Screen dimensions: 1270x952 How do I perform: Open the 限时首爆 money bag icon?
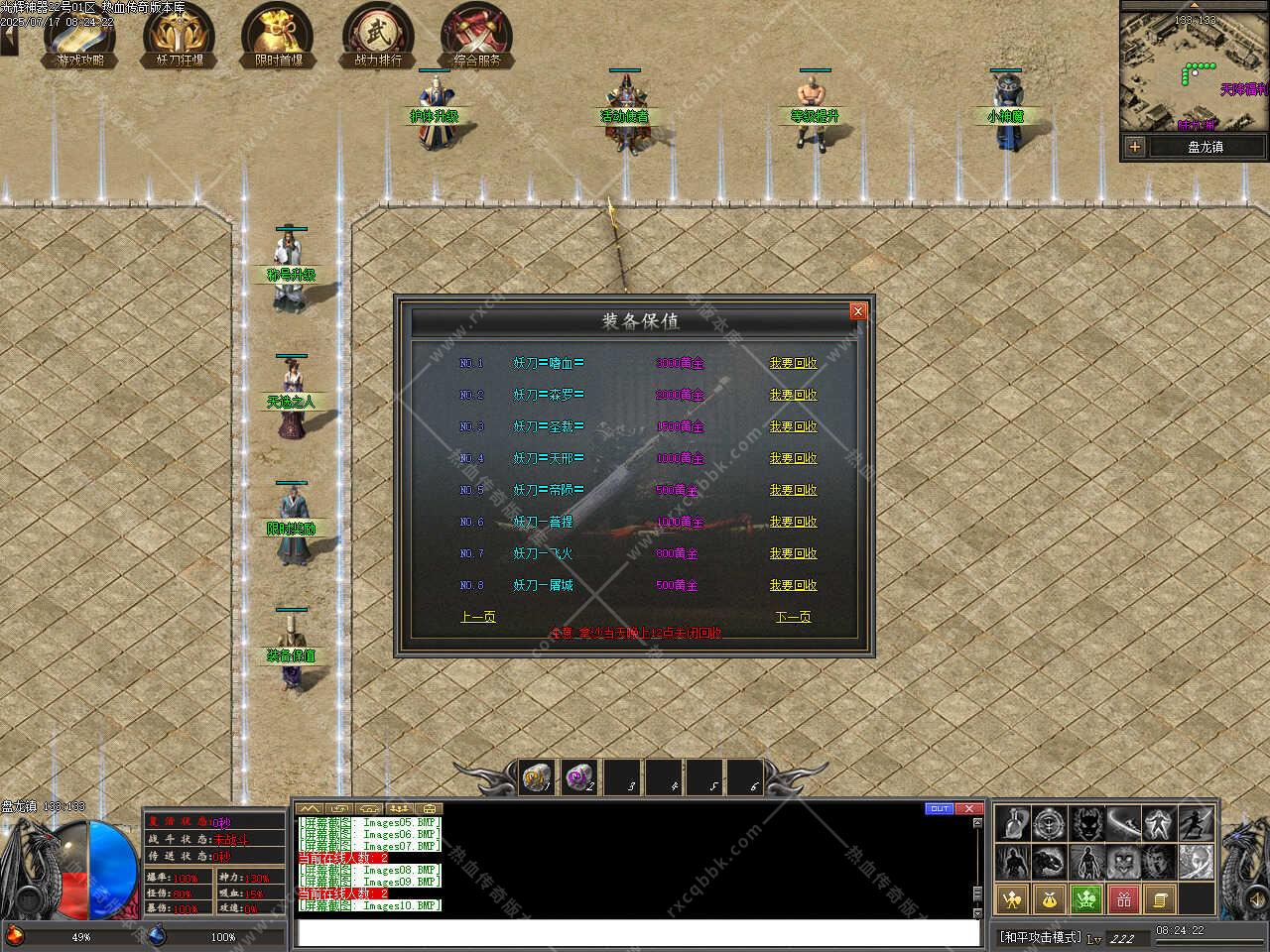pos(279,36)
